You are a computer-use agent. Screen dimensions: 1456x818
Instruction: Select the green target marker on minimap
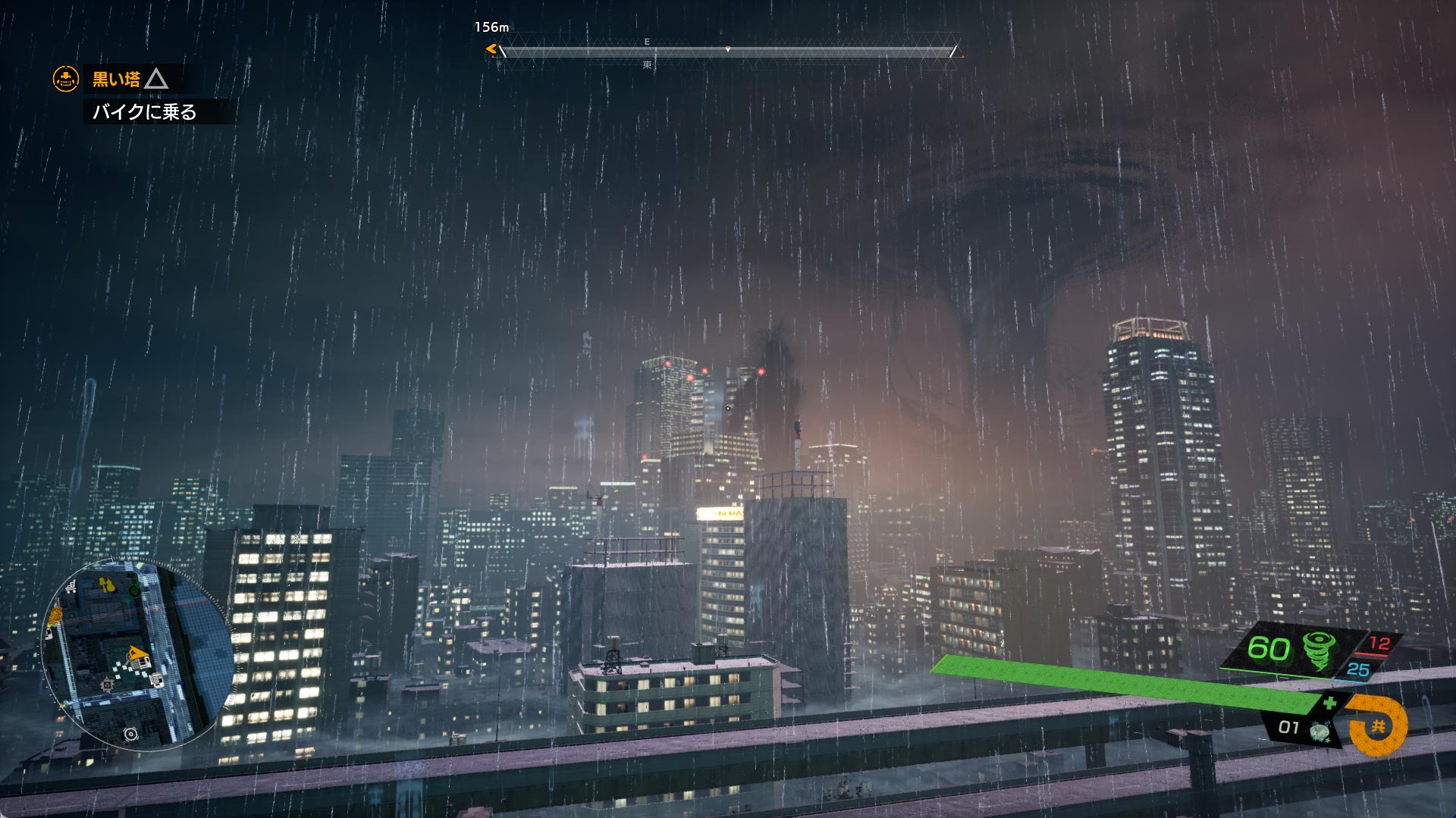point(134,590)
